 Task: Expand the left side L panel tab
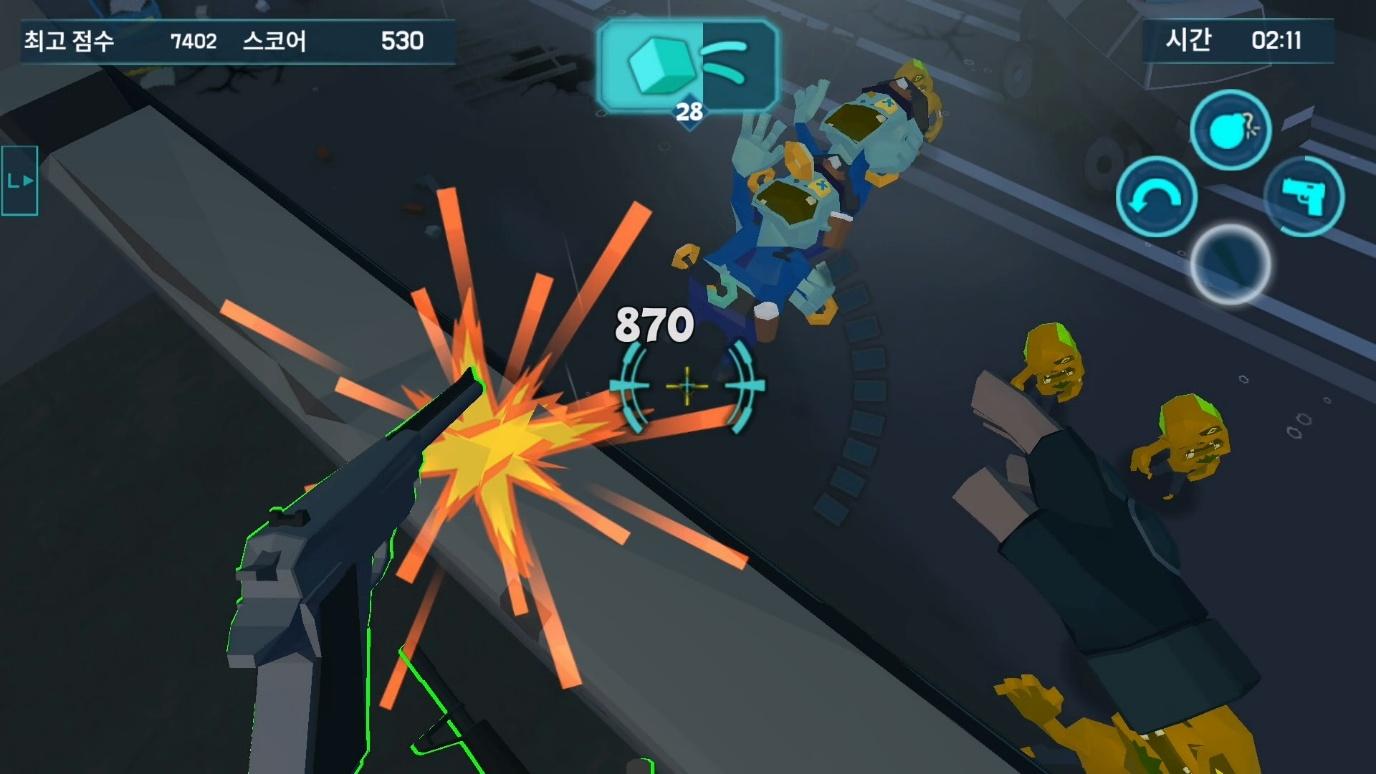[20, 181]
